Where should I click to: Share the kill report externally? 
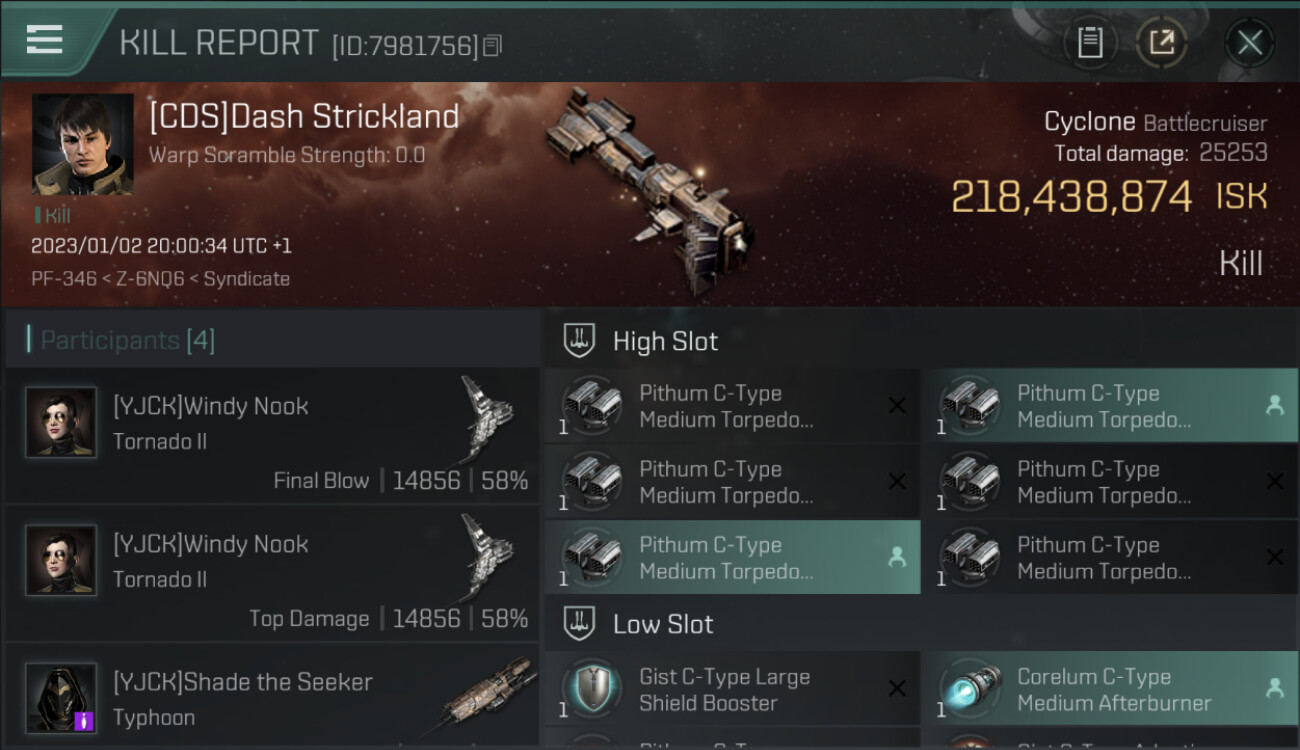pos(1161,42)
